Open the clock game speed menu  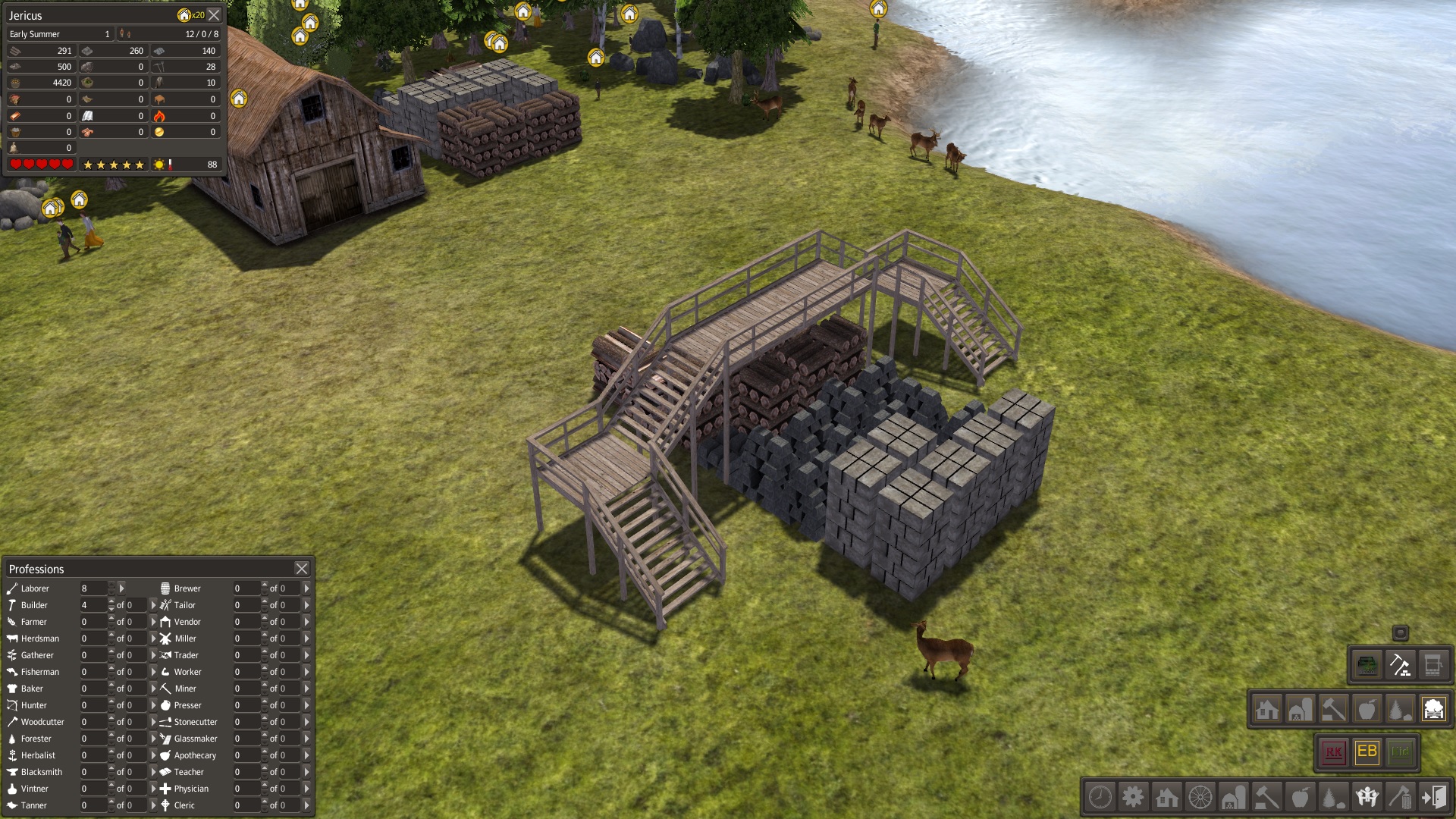[1100, 797]
